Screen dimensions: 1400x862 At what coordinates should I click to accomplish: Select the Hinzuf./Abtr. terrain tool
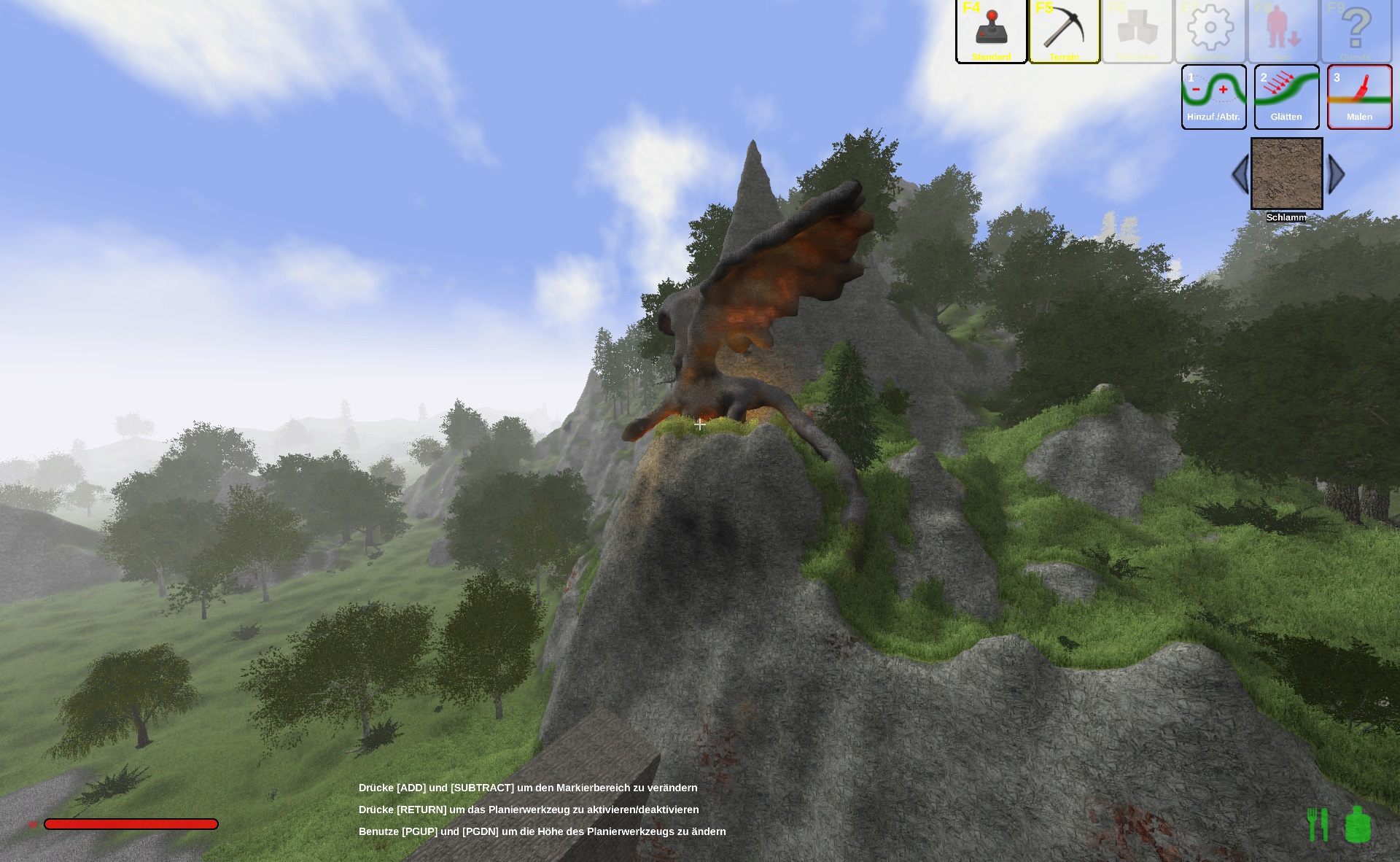point(1213,97)
